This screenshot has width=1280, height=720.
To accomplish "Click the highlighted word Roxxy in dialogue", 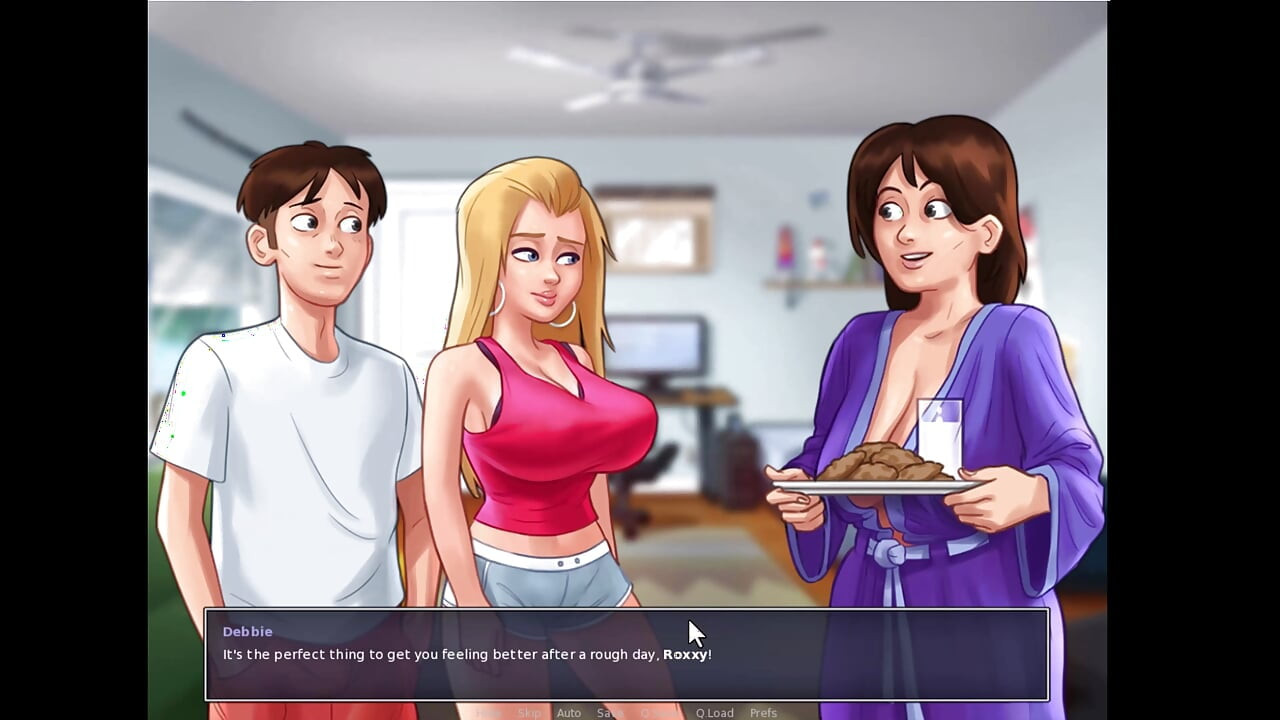I will [x=685, y=654].
